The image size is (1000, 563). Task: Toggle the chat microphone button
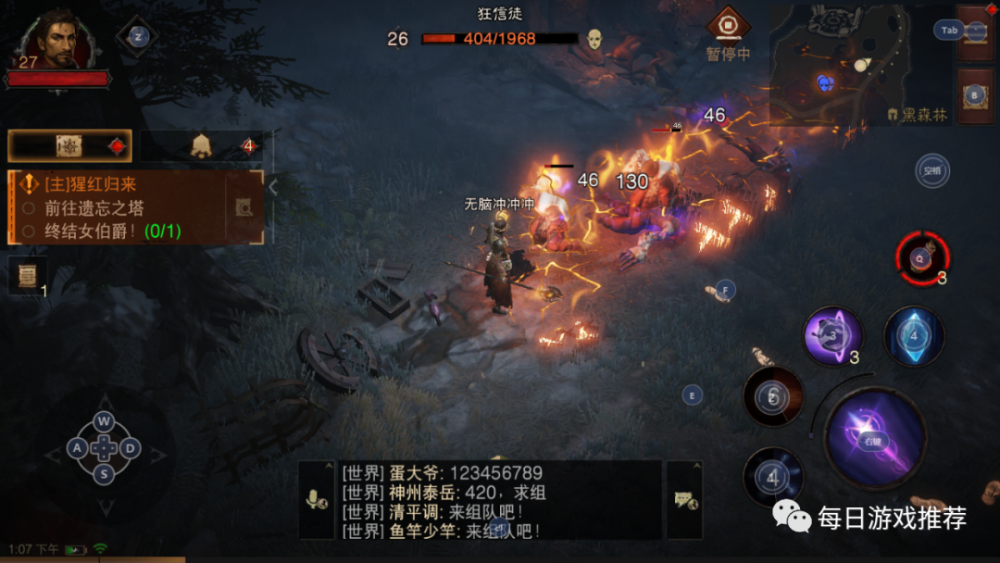point(317,500)
